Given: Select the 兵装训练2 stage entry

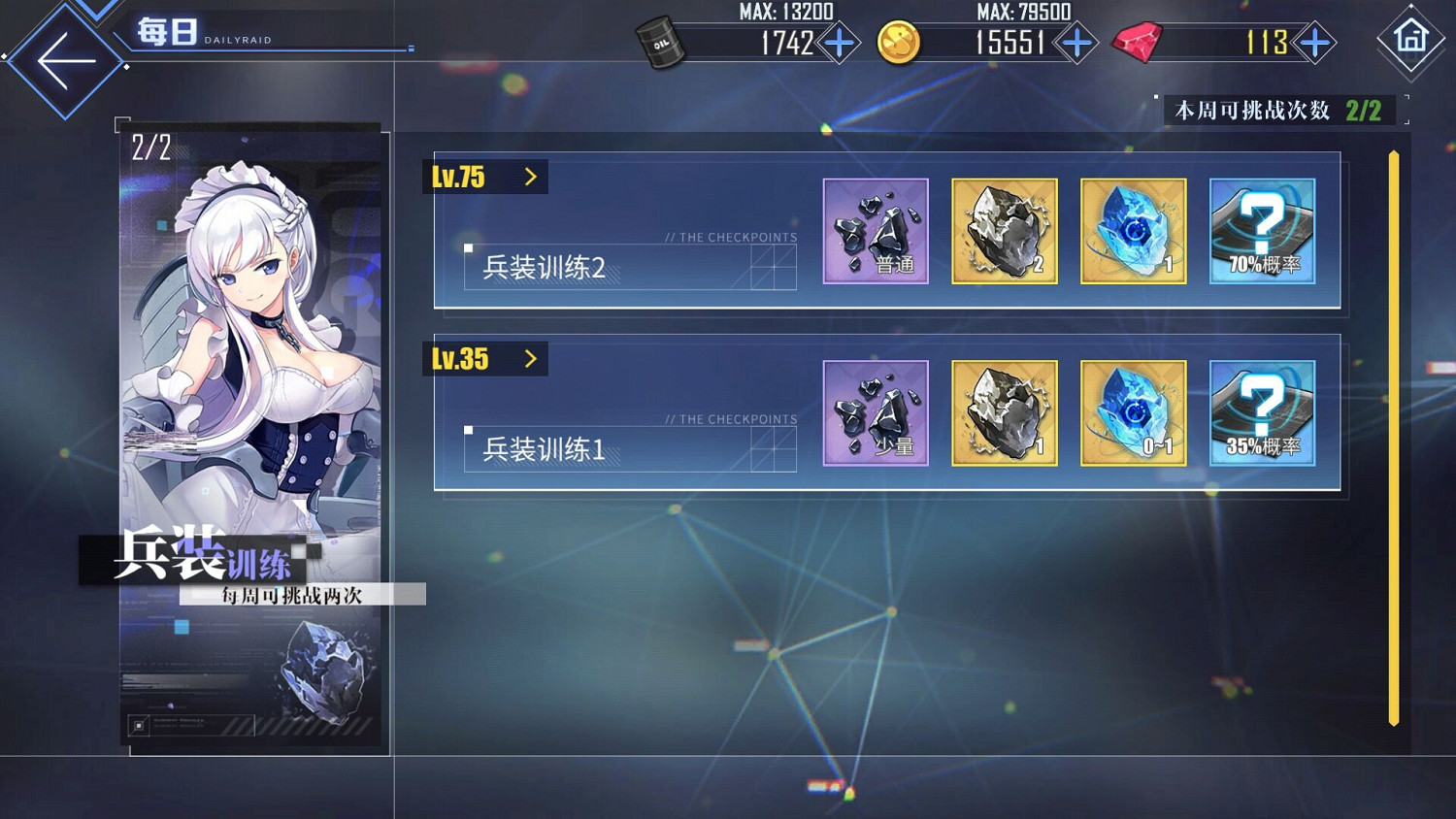Looking at the screenshot, I should tap(546, 268).
